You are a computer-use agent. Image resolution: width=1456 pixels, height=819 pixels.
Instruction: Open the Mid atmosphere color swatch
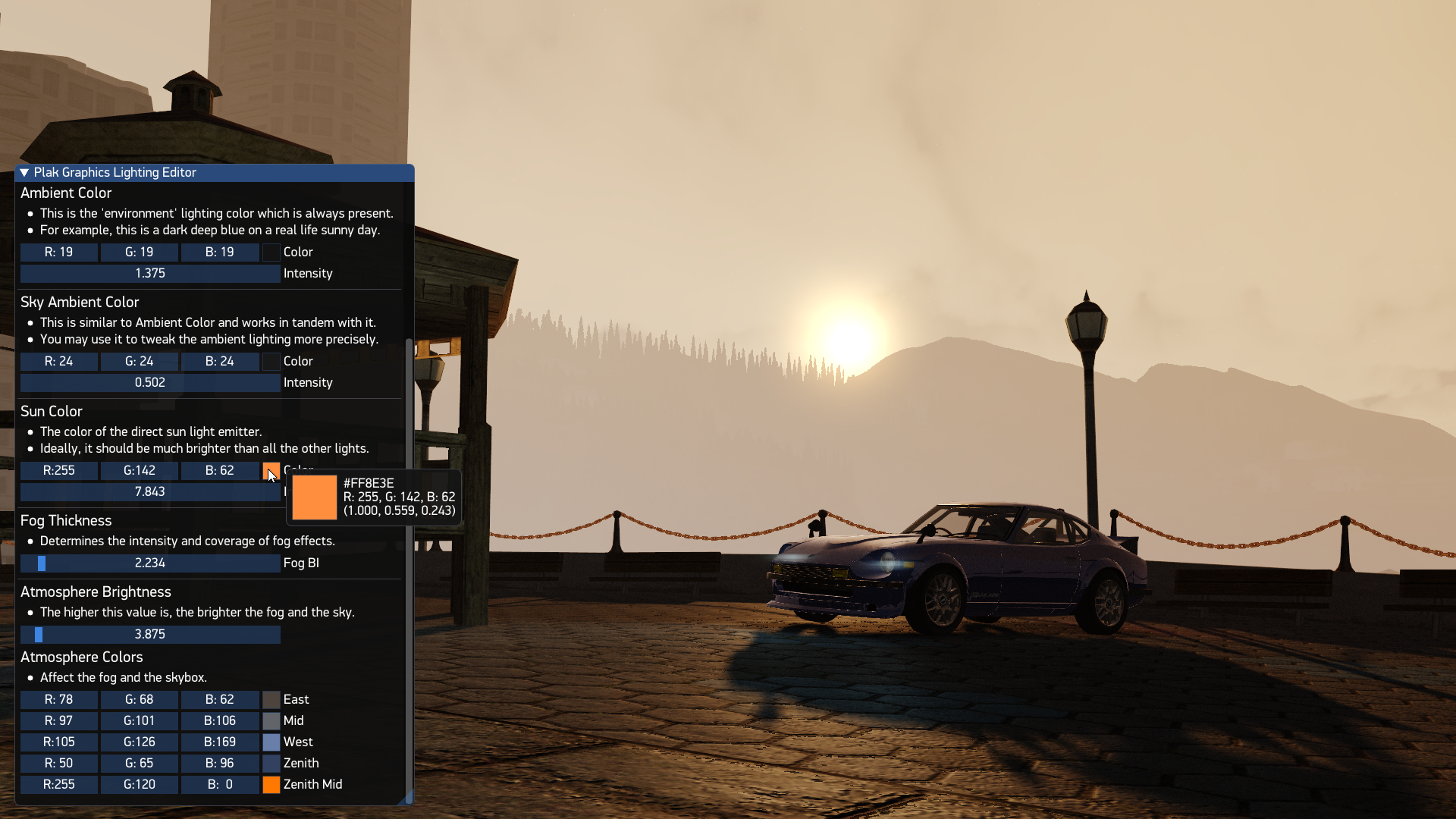[x=271, y=721]
